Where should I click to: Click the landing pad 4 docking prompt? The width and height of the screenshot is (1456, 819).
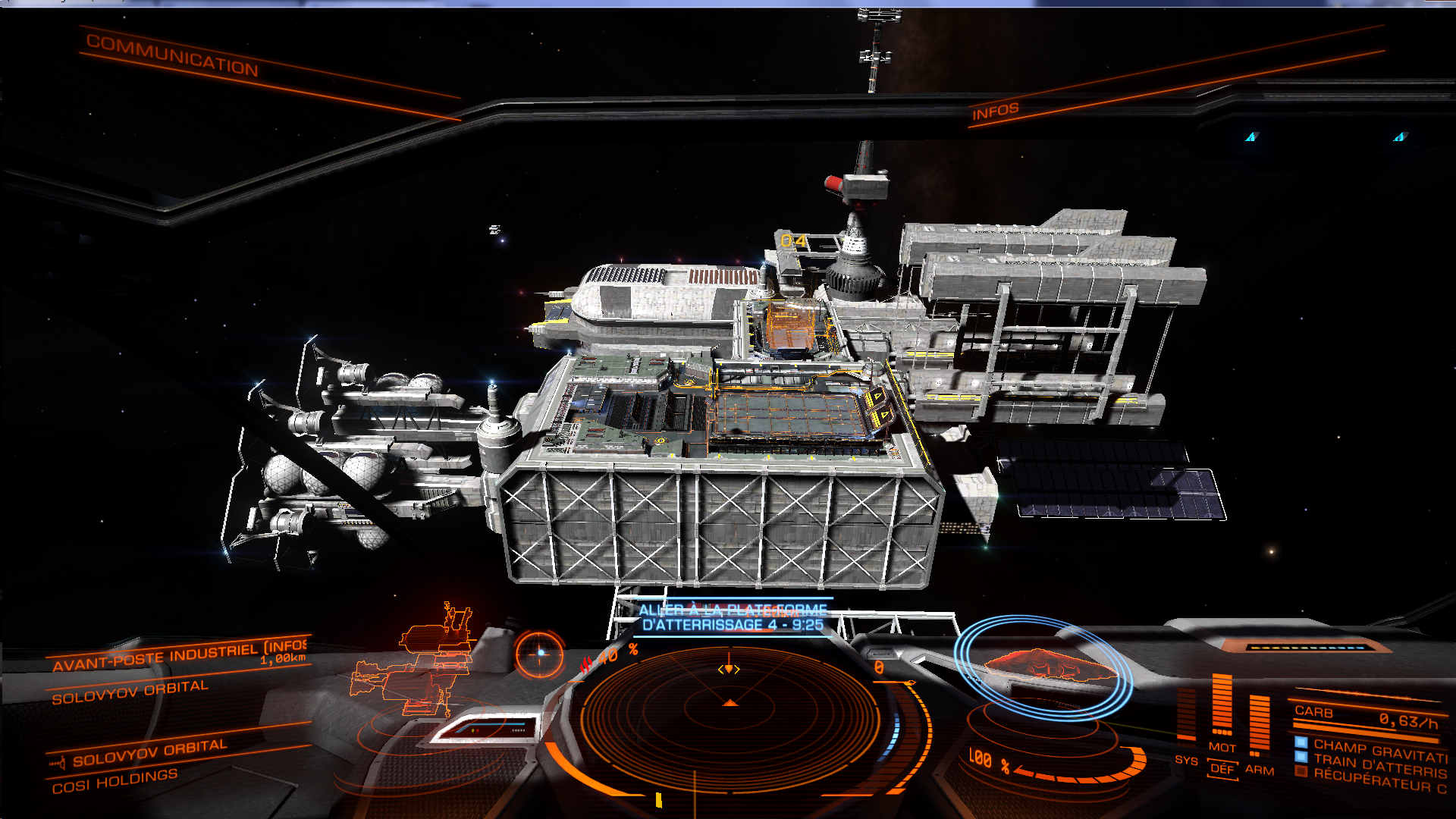click(x=733, y=618)
